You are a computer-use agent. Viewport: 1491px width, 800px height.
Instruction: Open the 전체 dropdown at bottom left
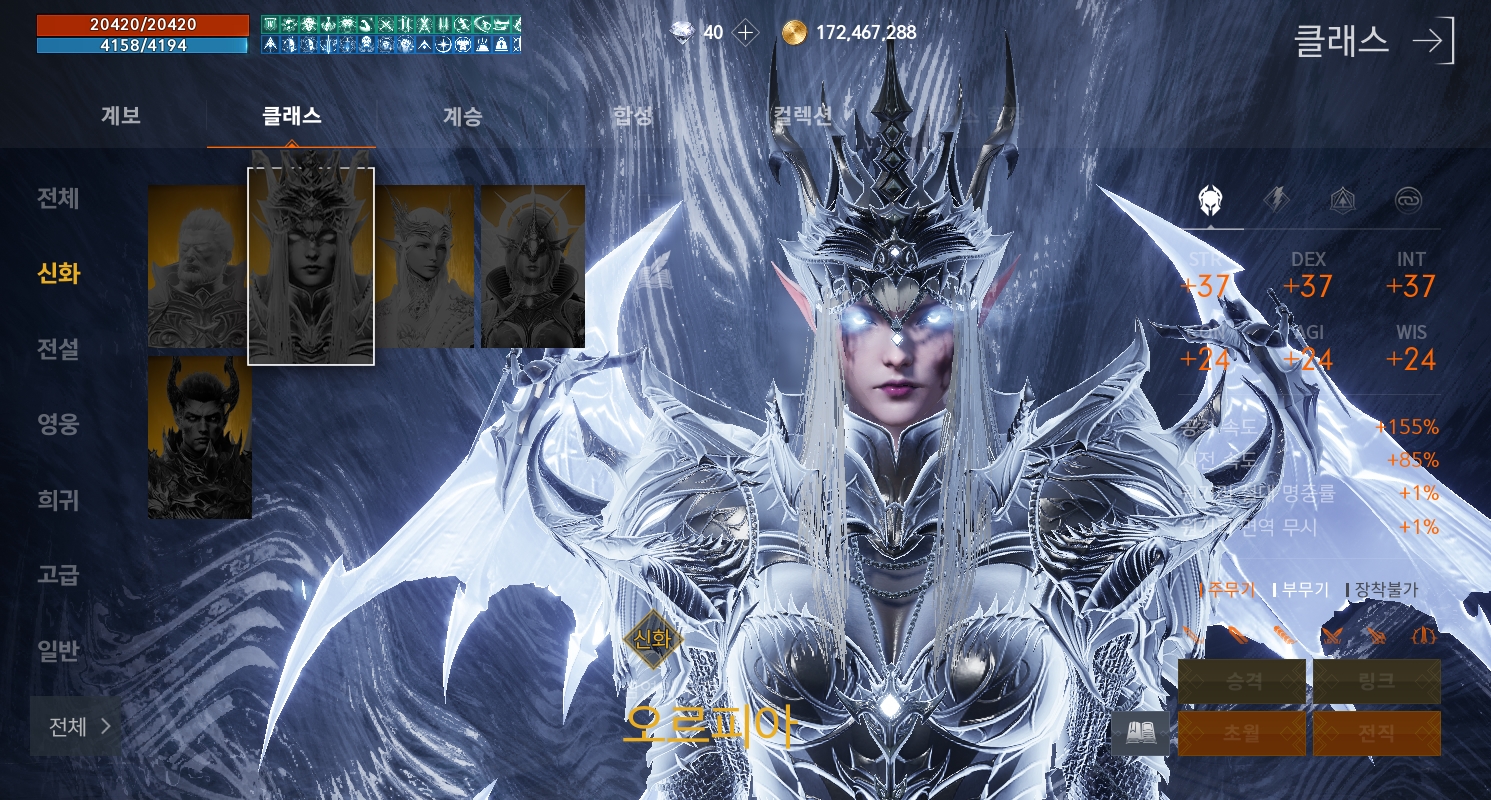pyautogui.click(x=77, y=726)
